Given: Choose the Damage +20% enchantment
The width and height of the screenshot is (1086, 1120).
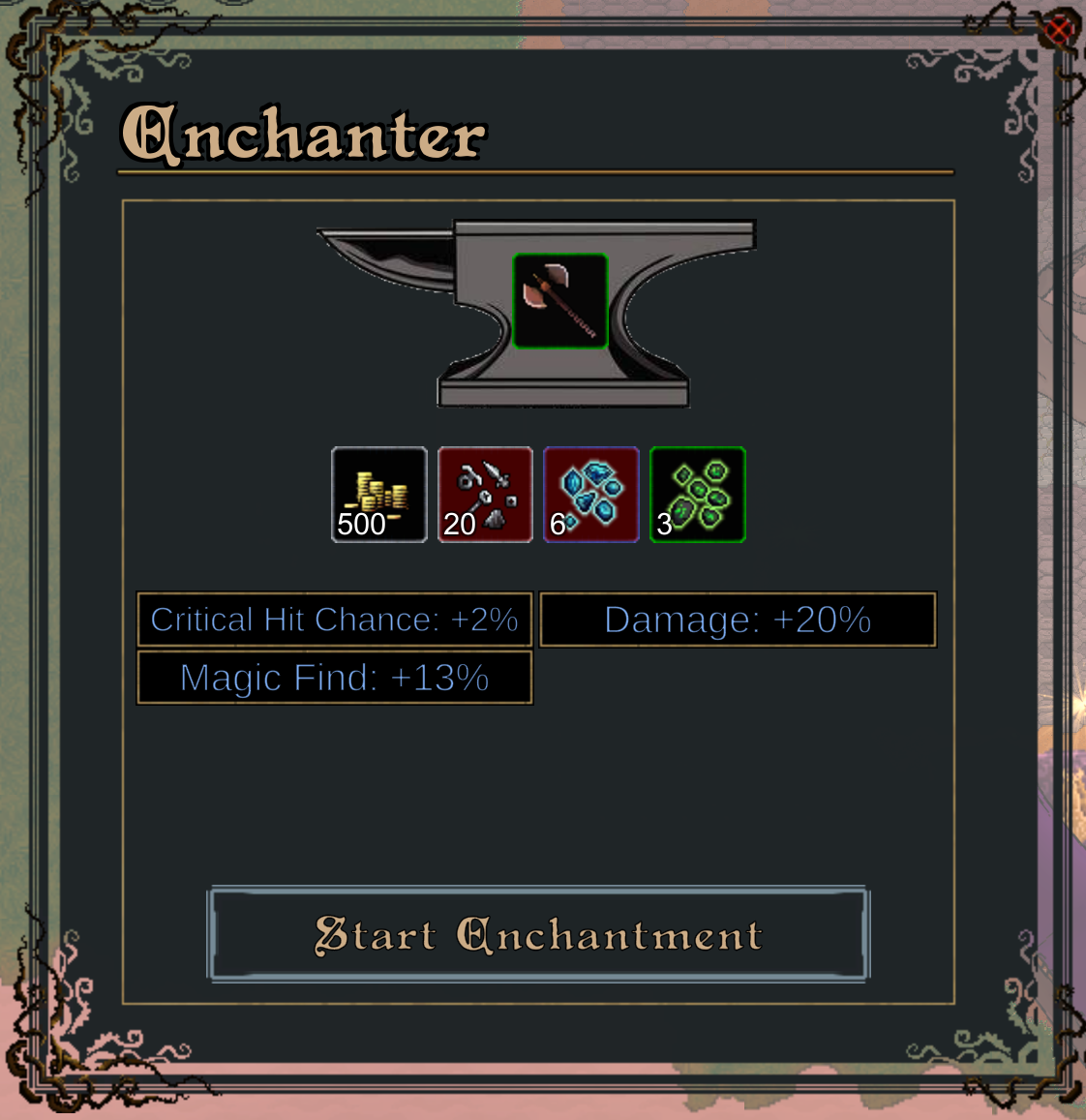Looking at the screenshot, I should click(738, 620).
